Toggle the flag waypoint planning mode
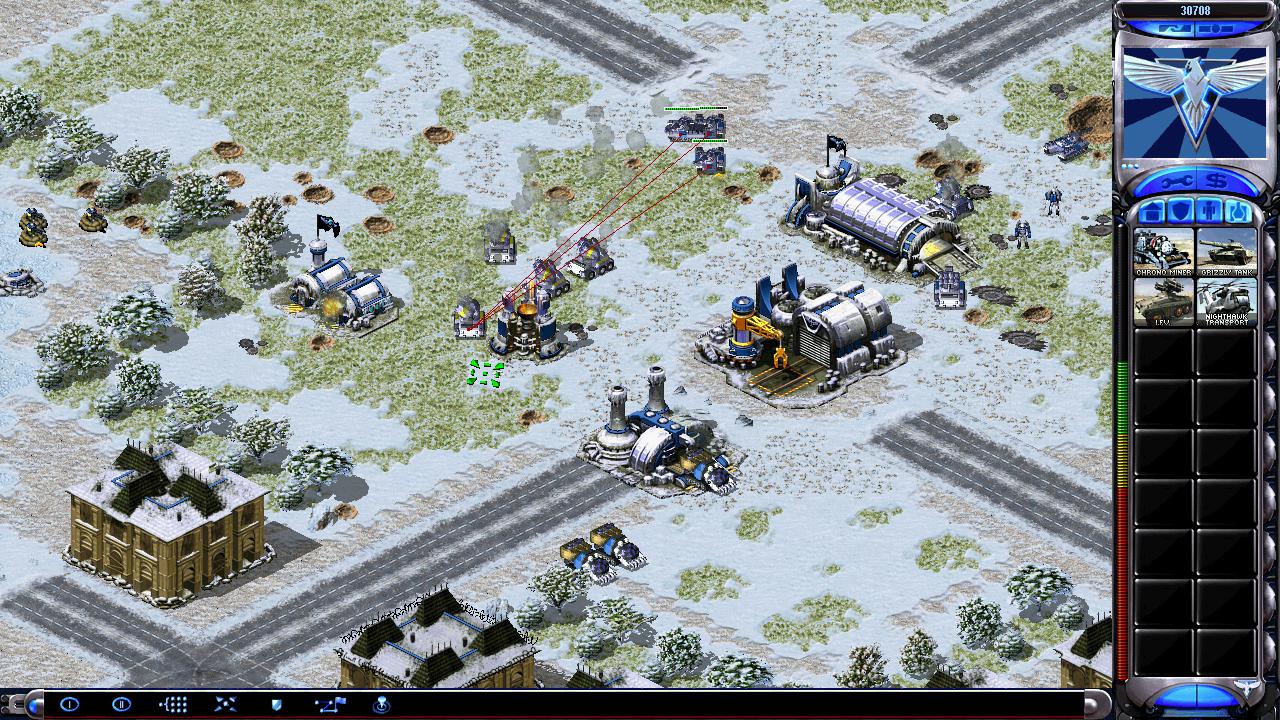The image size is (1280, 720). coord(330,705)
